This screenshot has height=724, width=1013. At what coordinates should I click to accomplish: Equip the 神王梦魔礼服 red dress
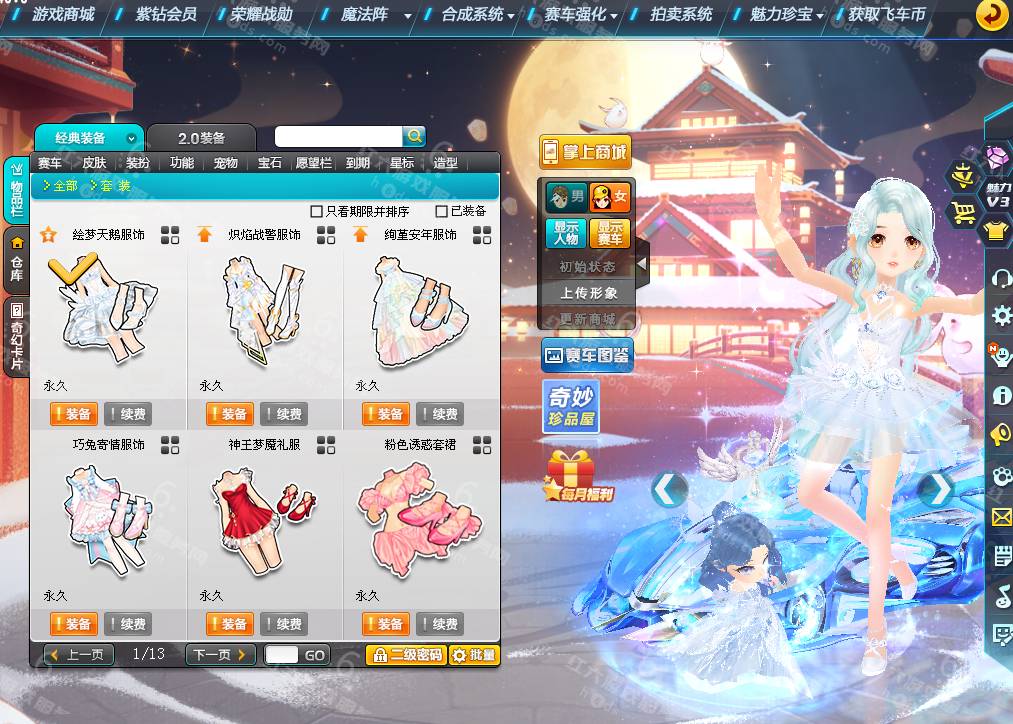(x=228, y=624)
